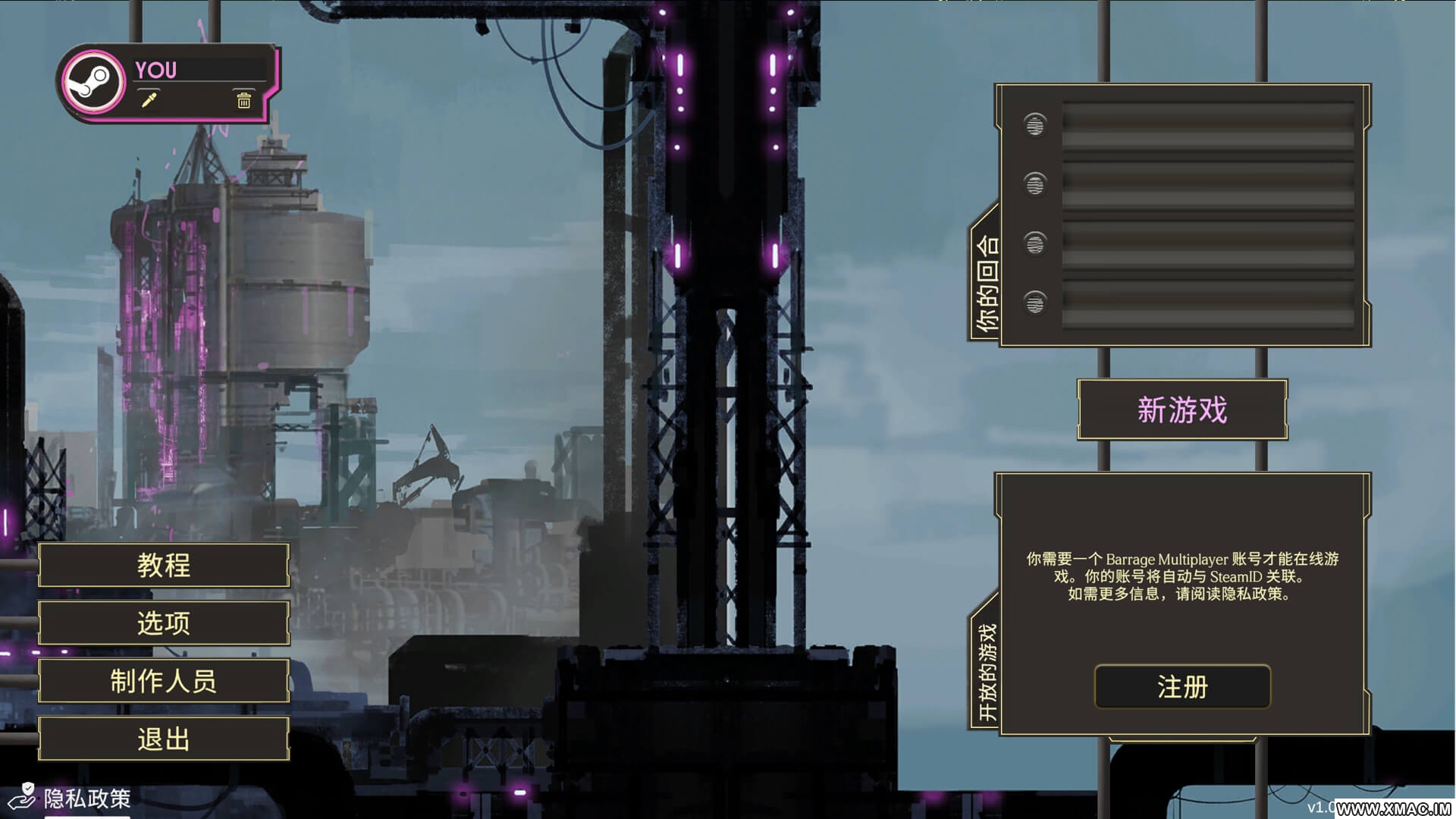Screen dimensions: 1456x819
Task: Open the 选项 options menu
Action: point(164,623)
